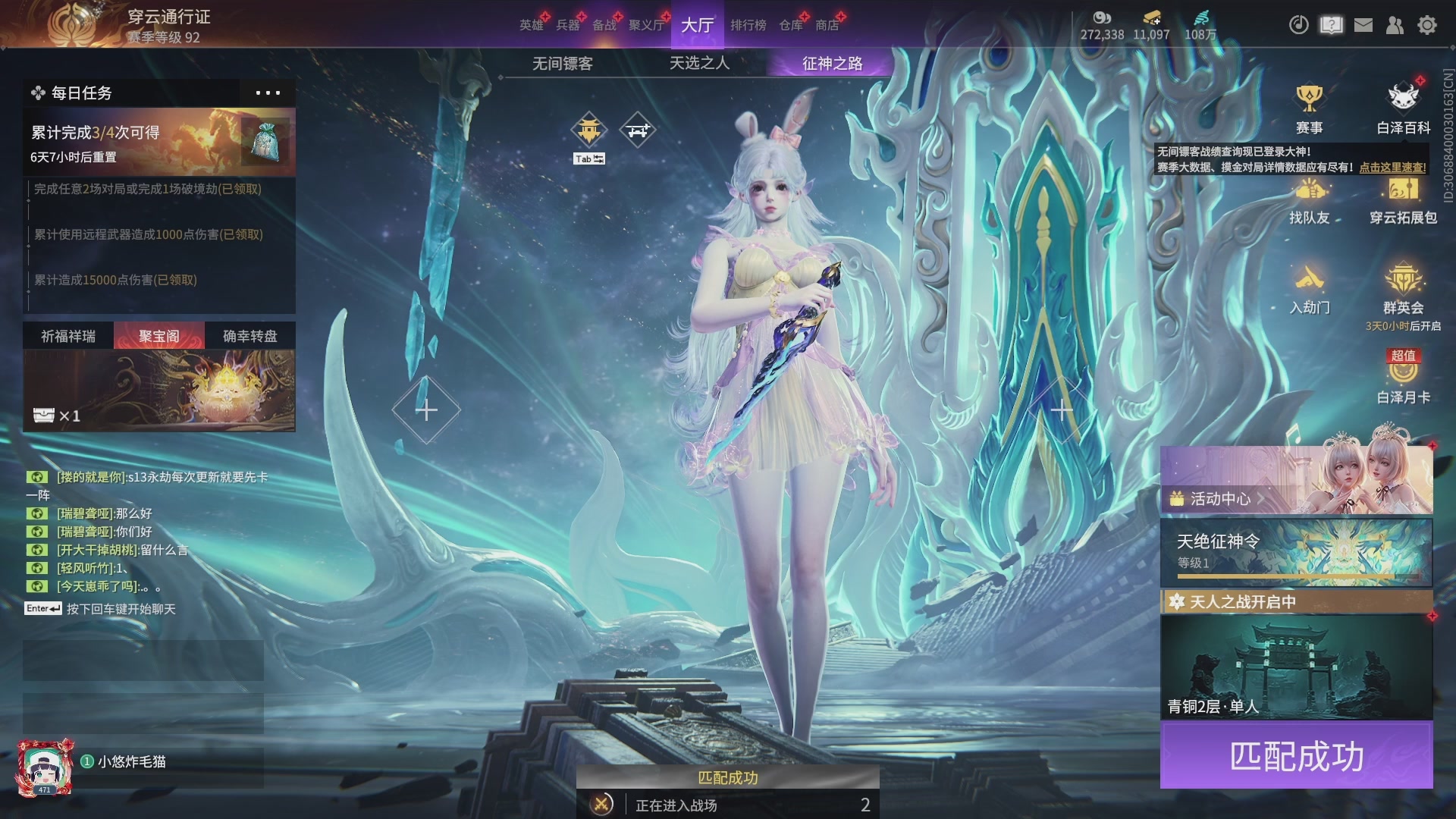Screen dimensions: 1456x819
Task: Click the purple 匹配成功 match button
Action: point(1296,756)
